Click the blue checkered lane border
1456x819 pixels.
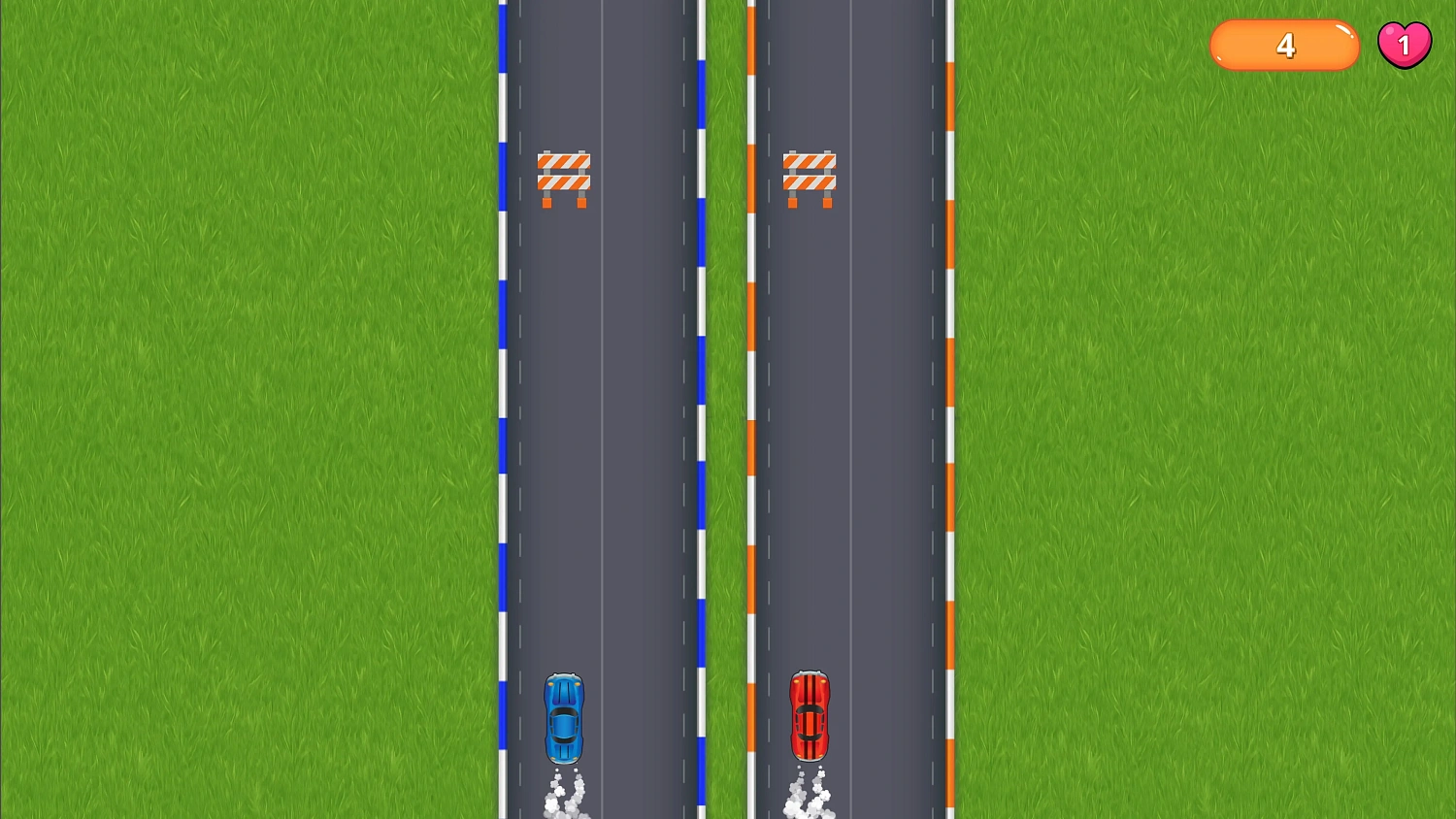click(503, 388)
